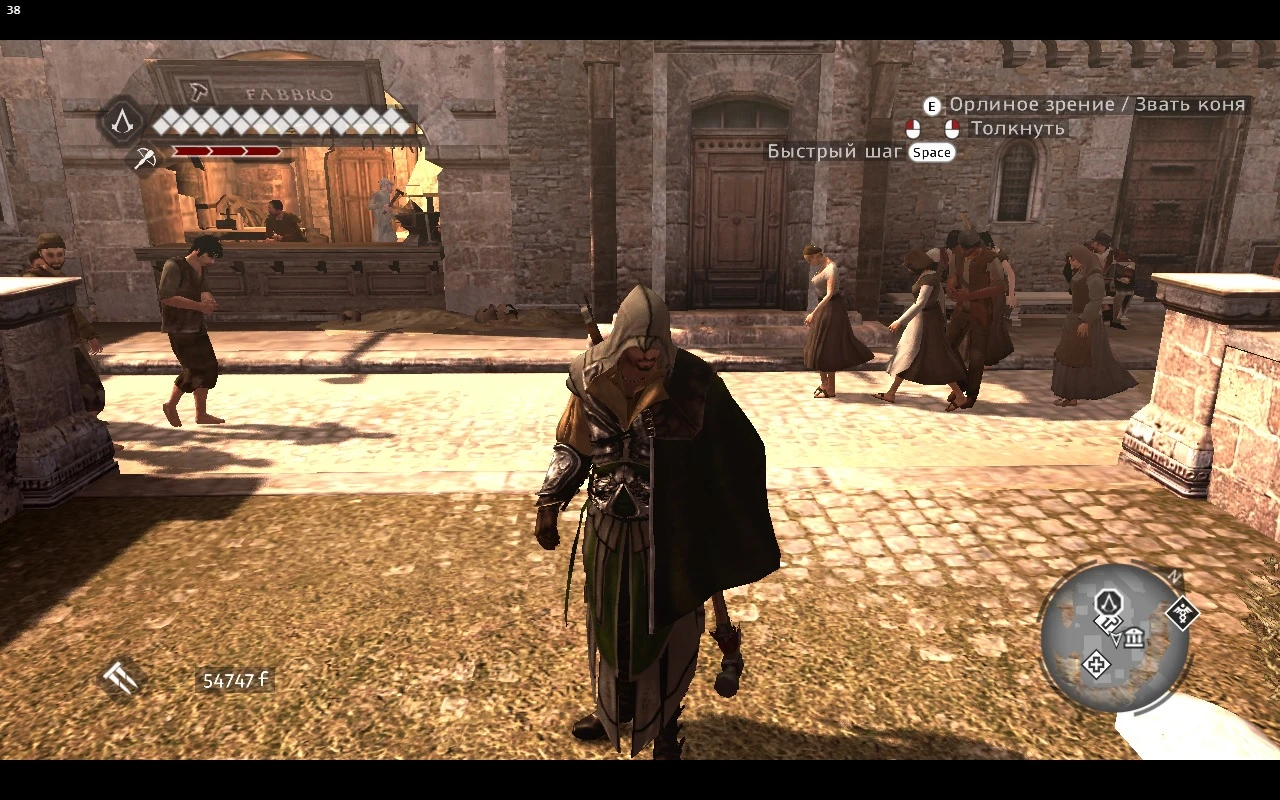Click the Assassin insignia marker on the minimap
Viewport: 1280px width, 800px height.
pos(1108,603)
